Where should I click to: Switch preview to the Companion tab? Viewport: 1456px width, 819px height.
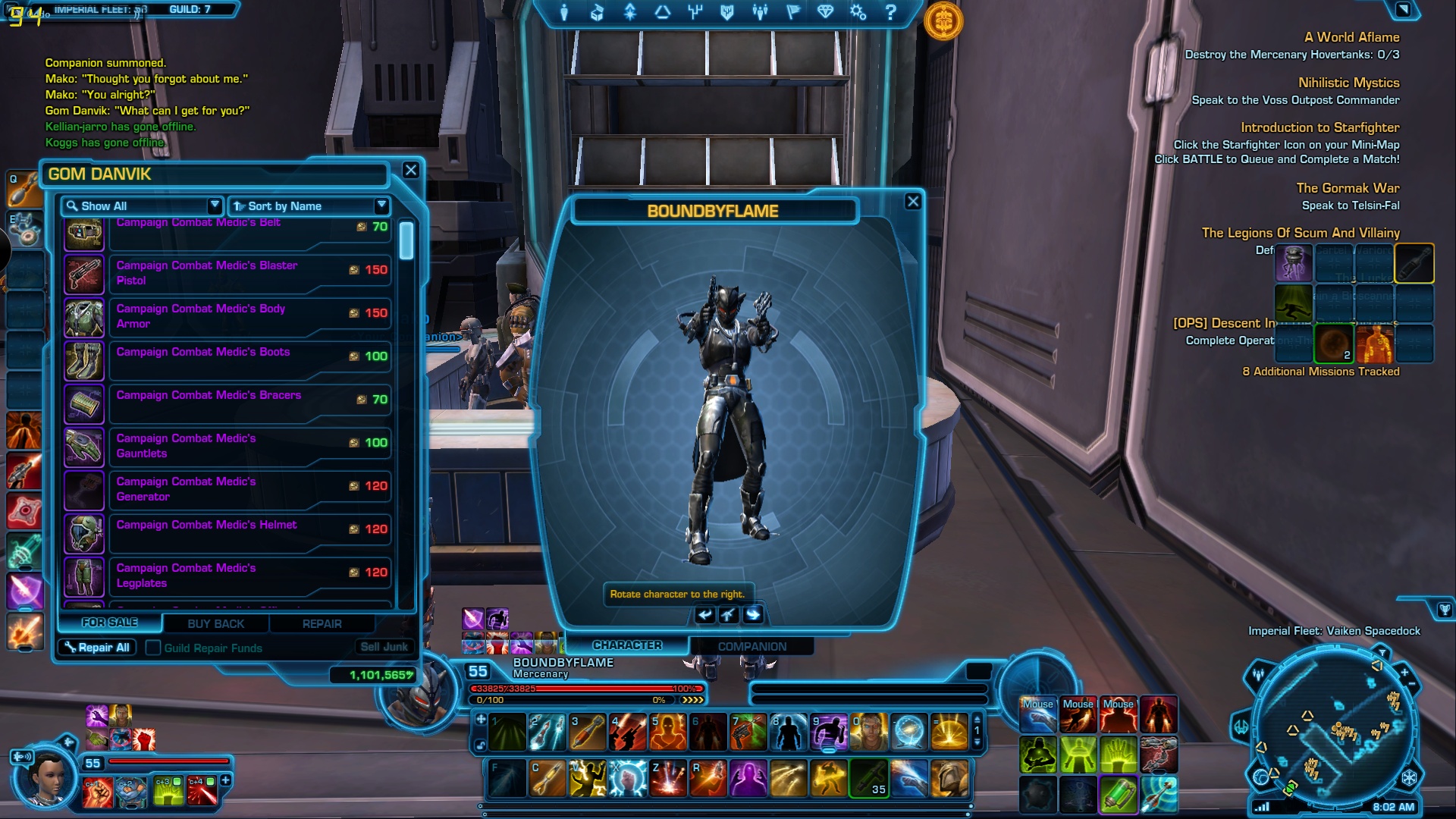(752, 646)
